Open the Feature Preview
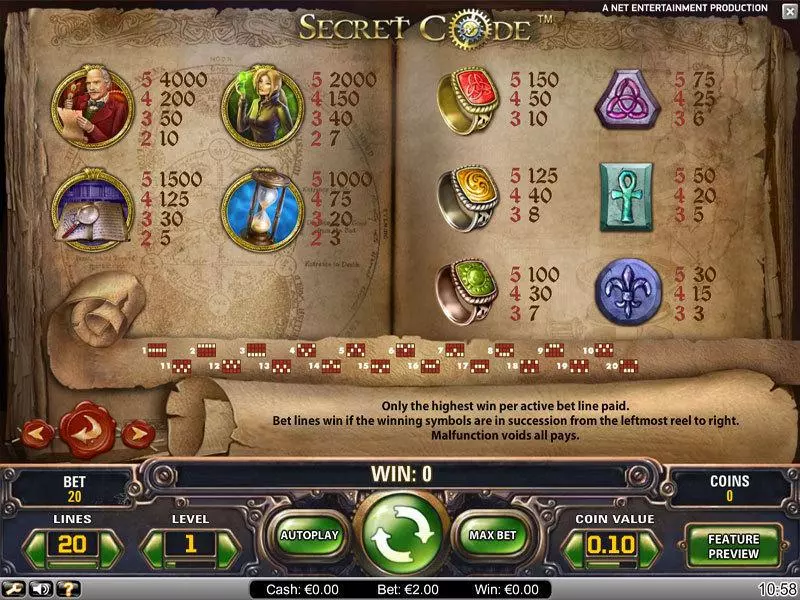The height and width of the screenshot is (600, 800). (x=734, y=546)
